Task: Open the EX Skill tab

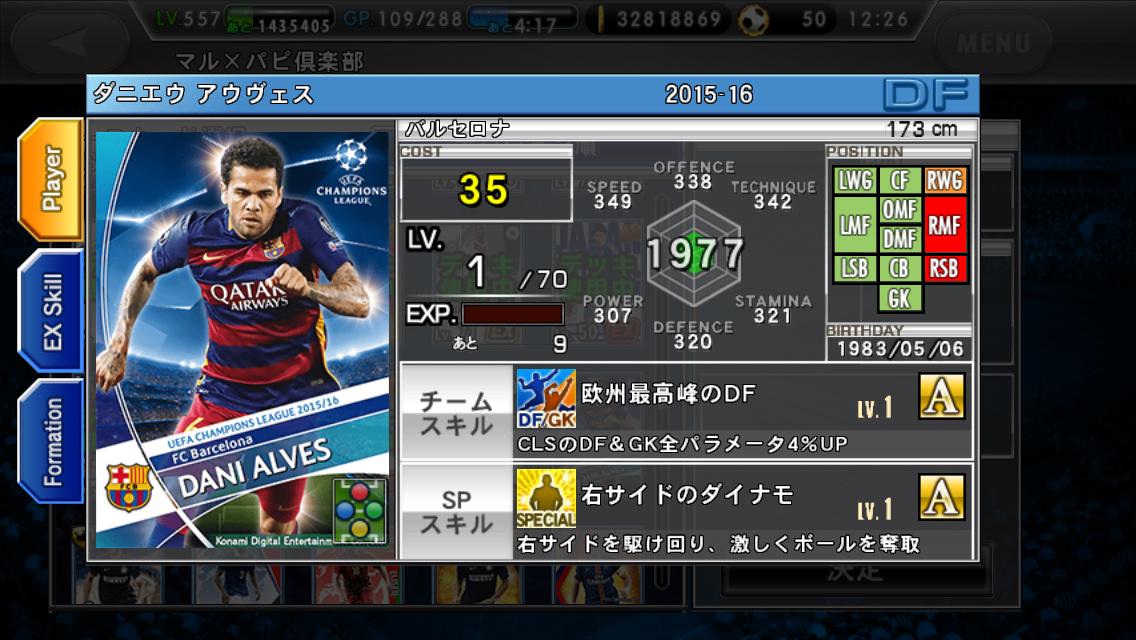Action: tap(51, 310)
